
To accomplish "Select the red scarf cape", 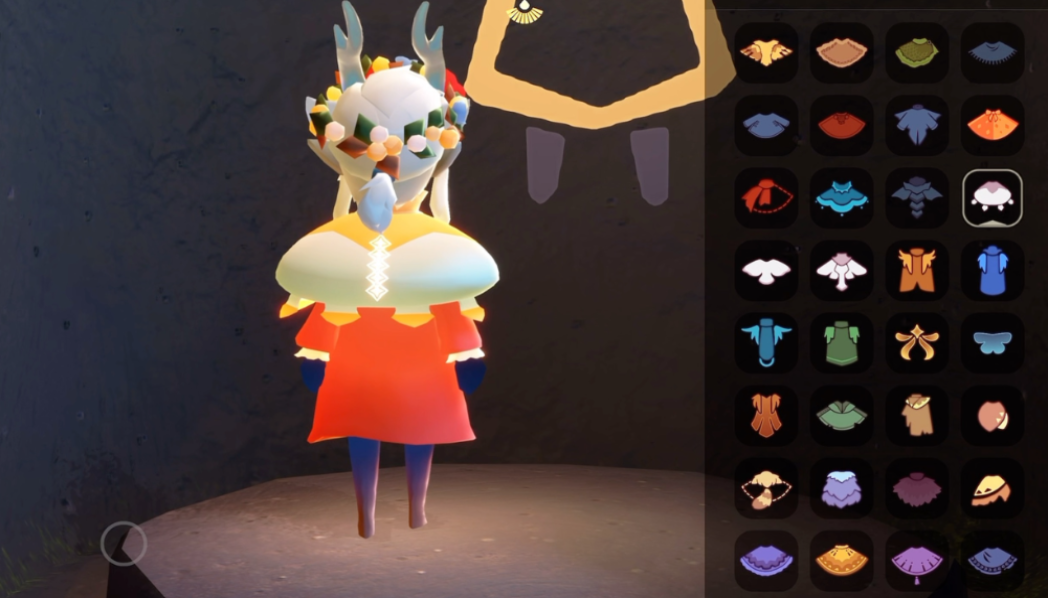I will (x=766, y=198).
